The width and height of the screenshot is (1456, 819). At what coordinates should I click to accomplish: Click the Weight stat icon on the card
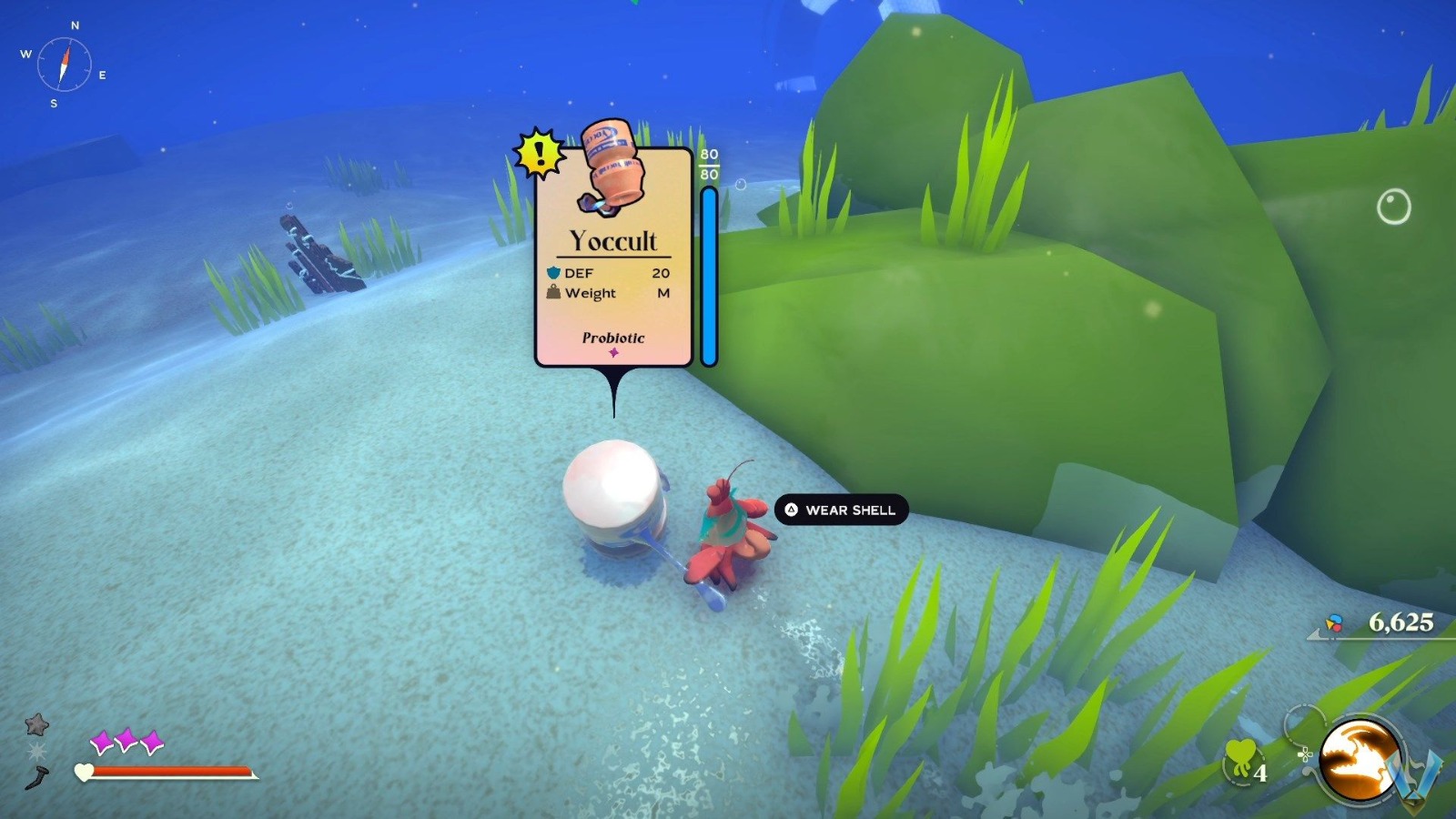552,293
